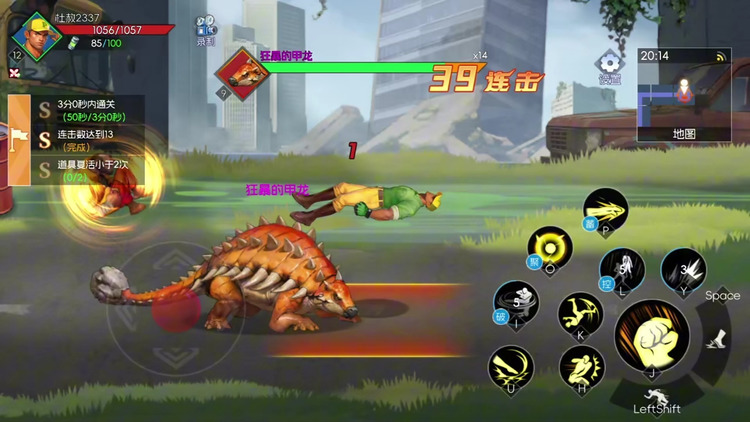Image resolution: width=750 pixels, height=422 pixels.
Task: Open the minimap labeled 地图
Action: tap(684, 96)
